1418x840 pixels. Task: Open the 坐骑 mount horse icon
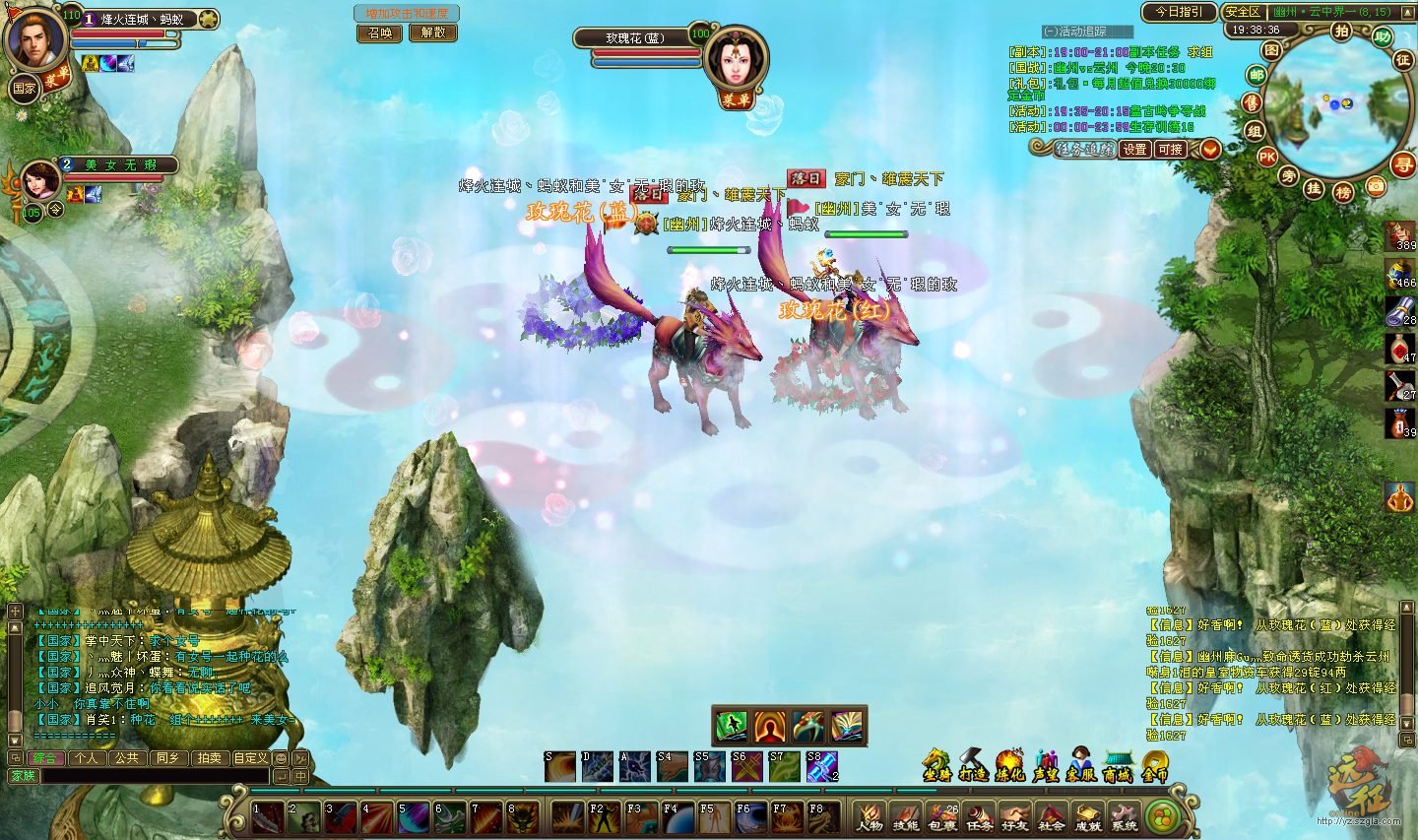[936, 766]
